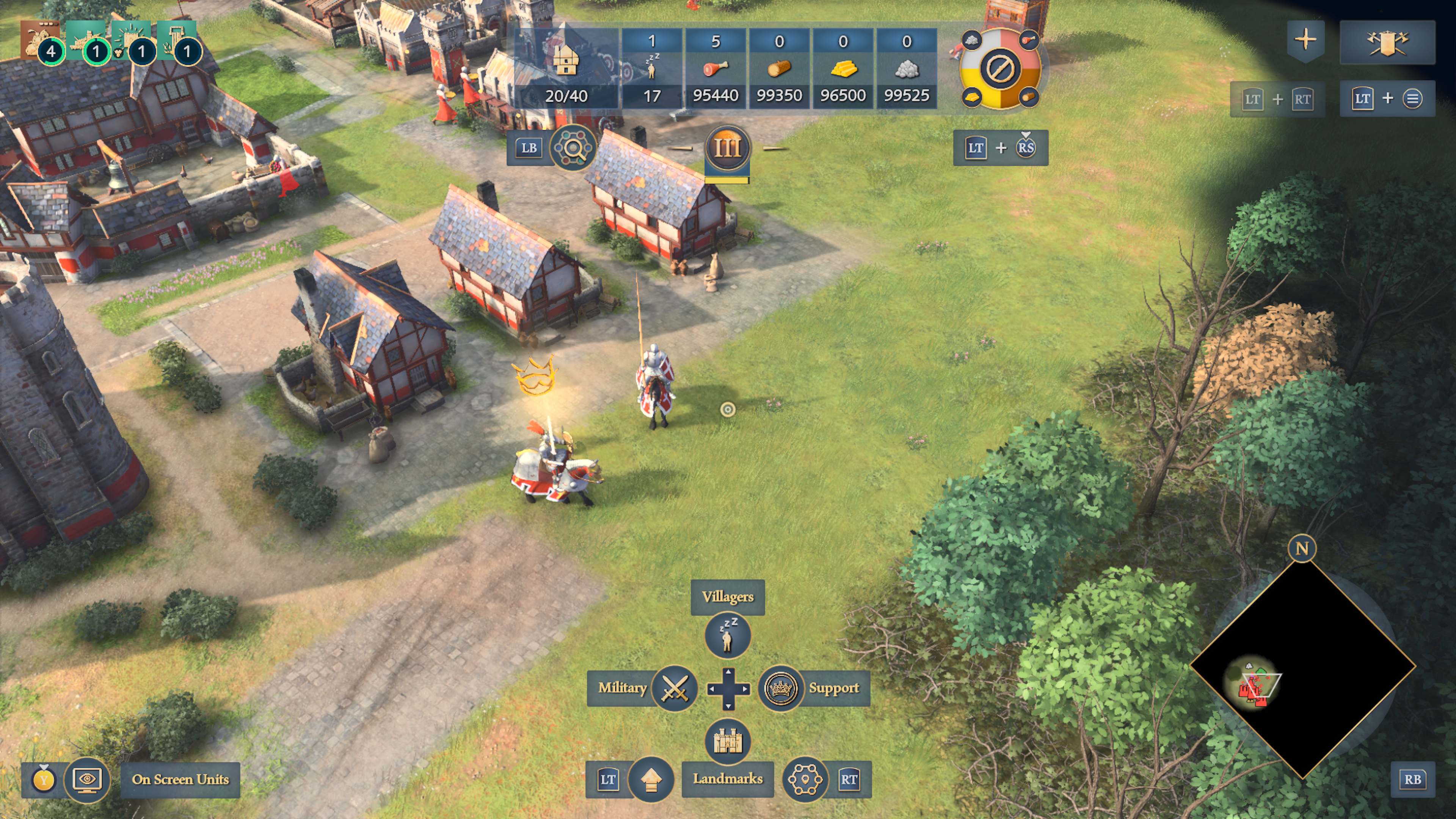Open the crossed-axes banner button
The height and width of the screenshot is (819, 1456).
1387,42
